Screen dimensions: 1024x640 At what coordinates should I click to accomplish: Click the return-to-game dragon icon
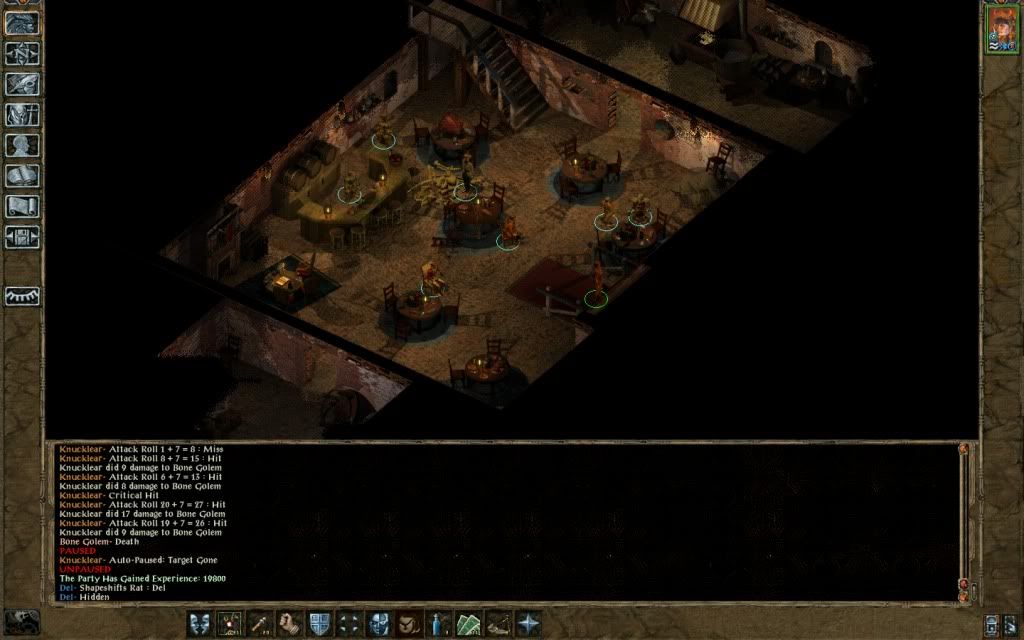tap(22, 23)
